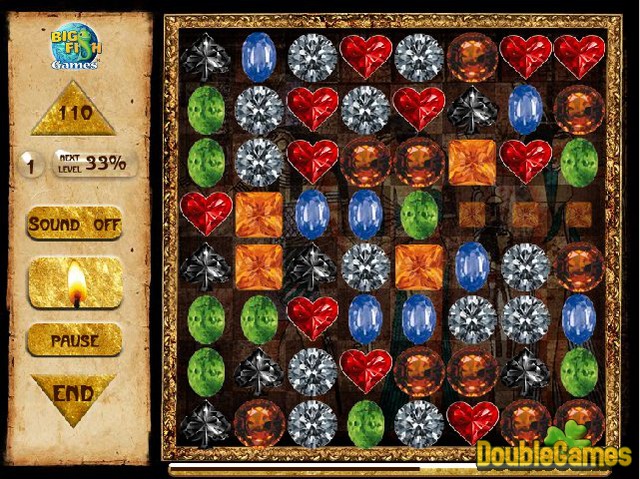Open the Big Fish Games logo

75,47
